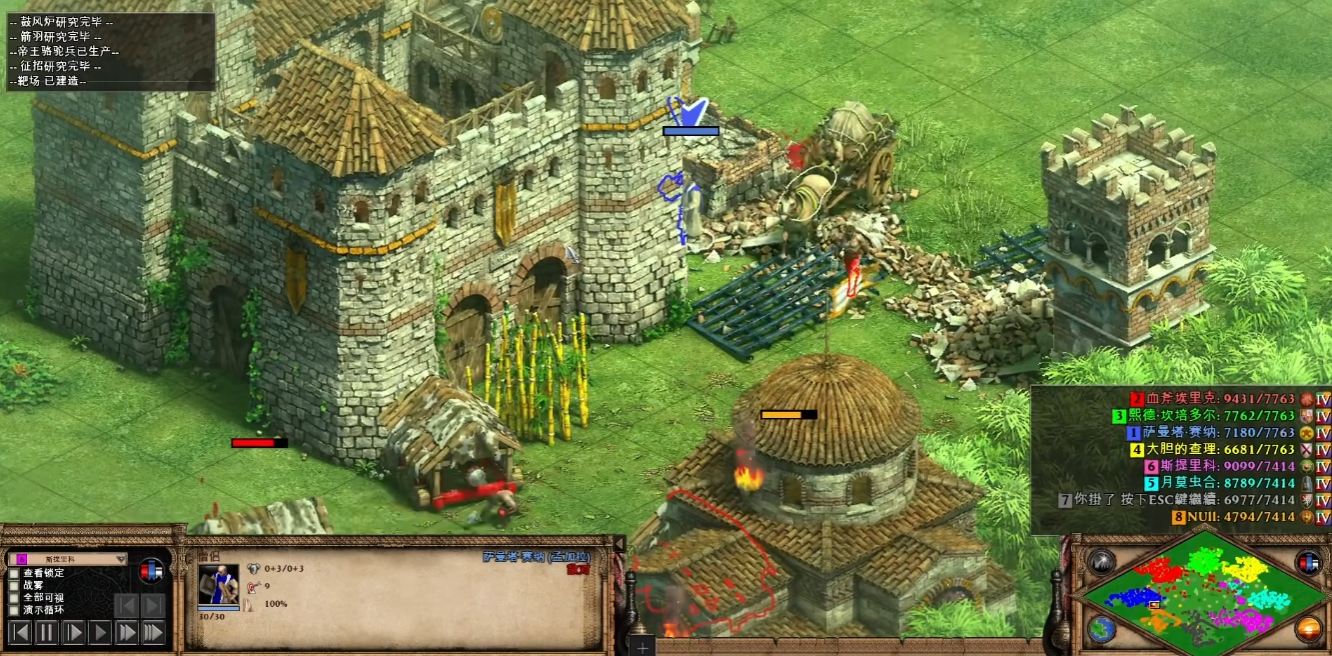
Task: Click the flags button beside the minimap
Action: click(x=1308, y=562)
